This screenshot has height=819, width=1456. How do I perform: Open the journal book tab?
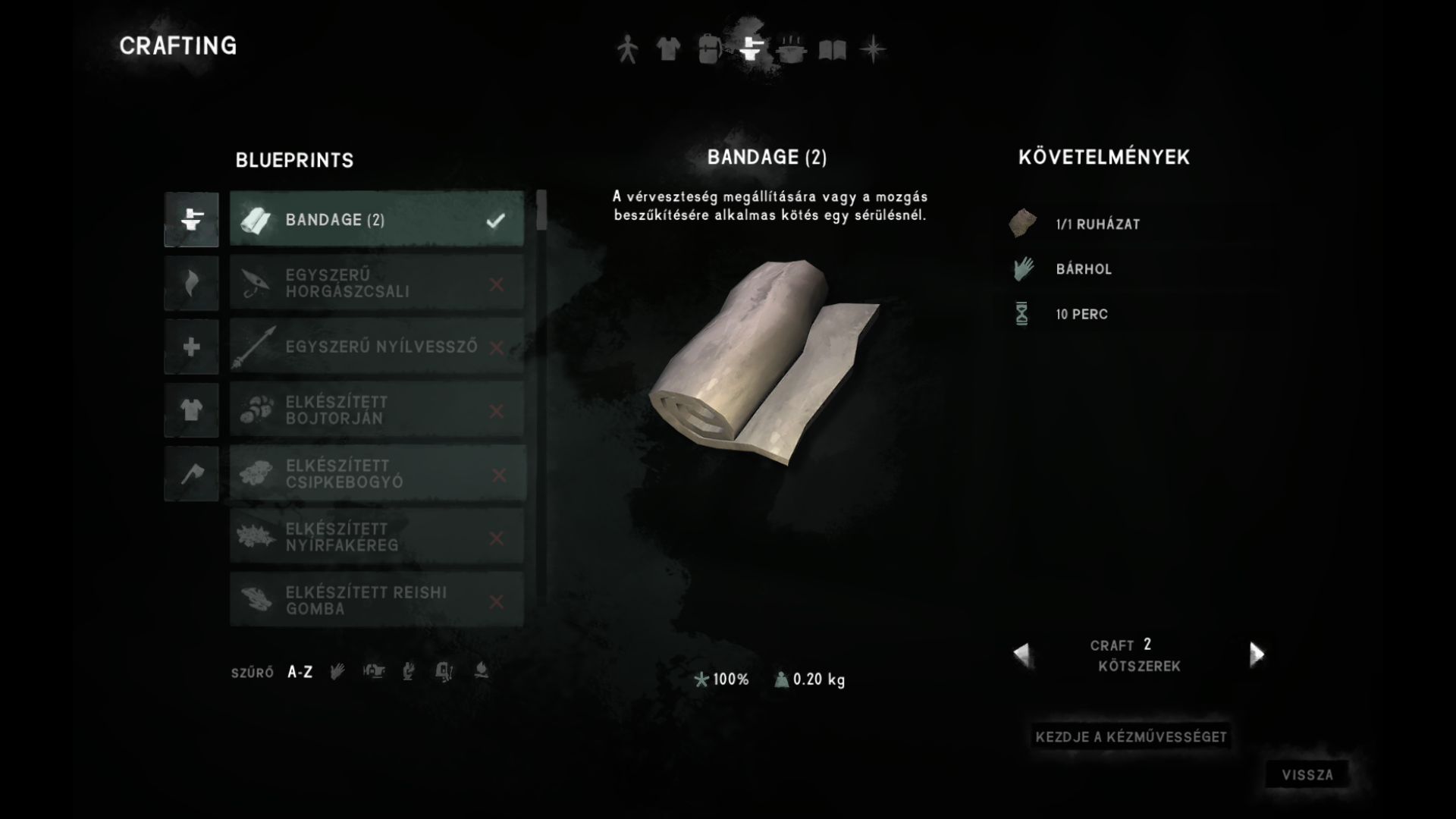click(x=832, y=50)
